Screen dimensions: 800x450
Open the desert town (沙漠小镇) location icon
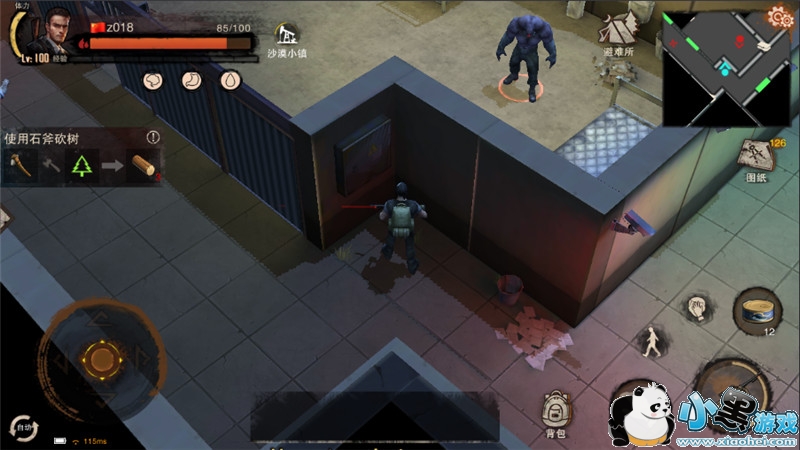tap(290, 40)
